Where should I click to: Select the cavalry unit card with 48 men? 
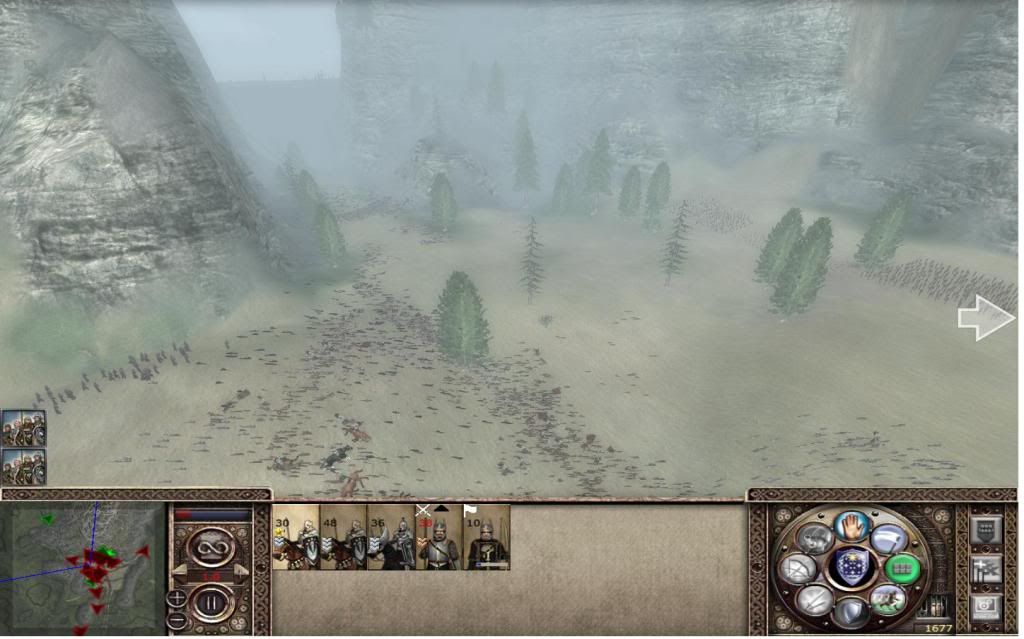click(x=343, y=538)
